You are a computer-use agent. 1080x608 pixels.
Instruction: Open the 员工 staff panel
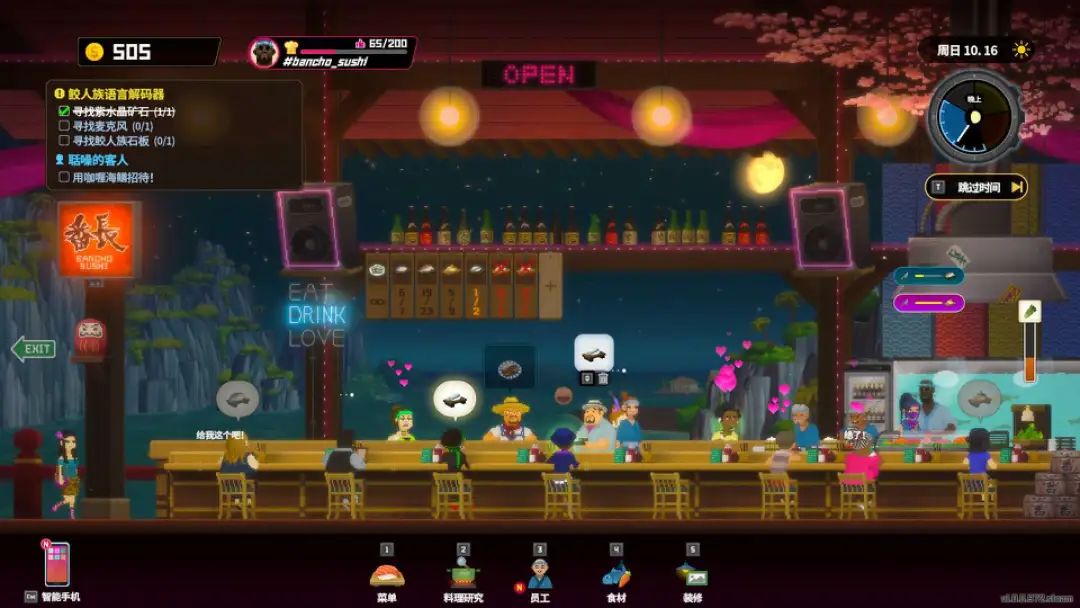coord(540,575)
